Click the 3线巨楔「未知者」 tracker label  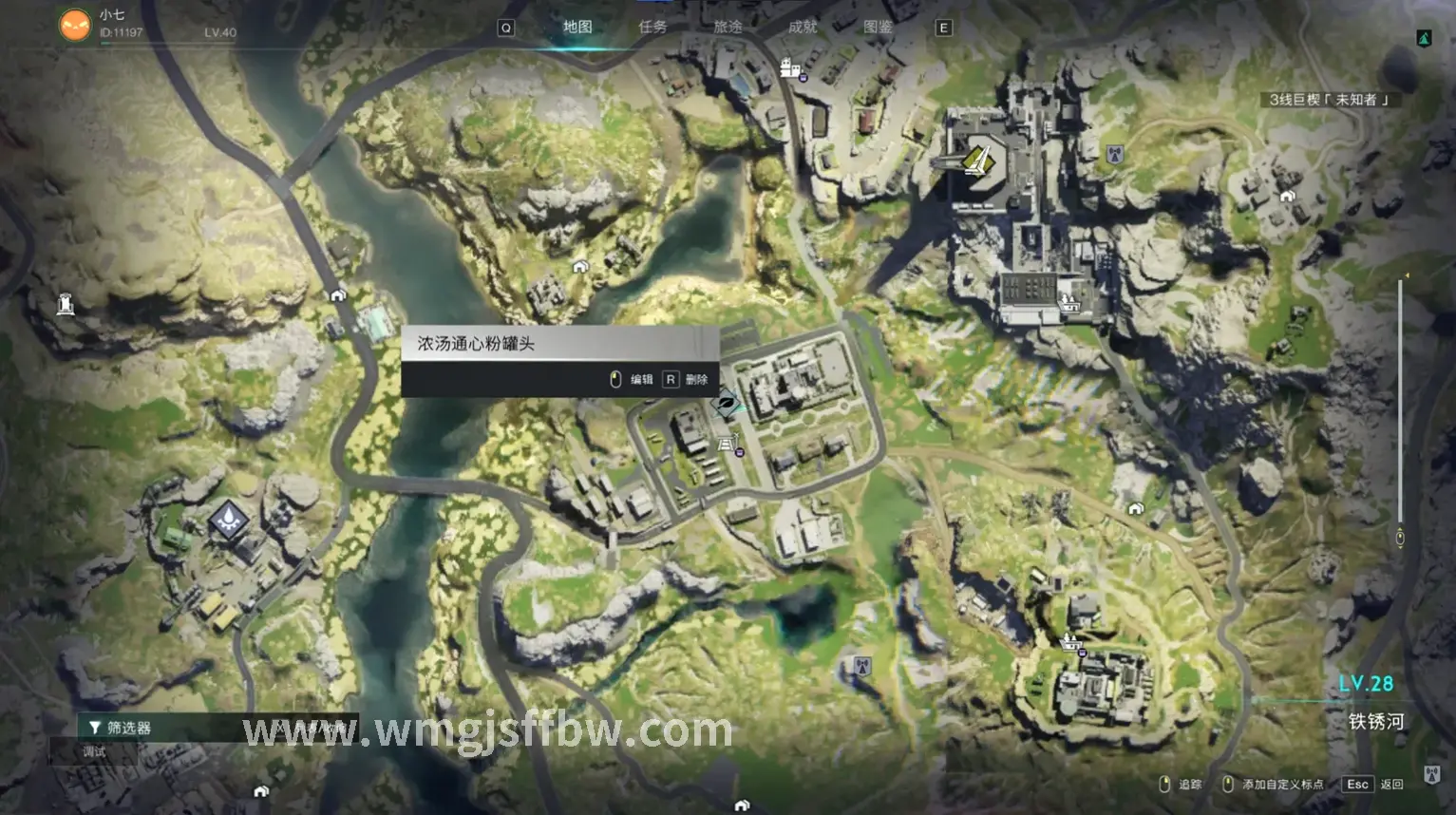pyautogui.click(x=1329, y=100)
